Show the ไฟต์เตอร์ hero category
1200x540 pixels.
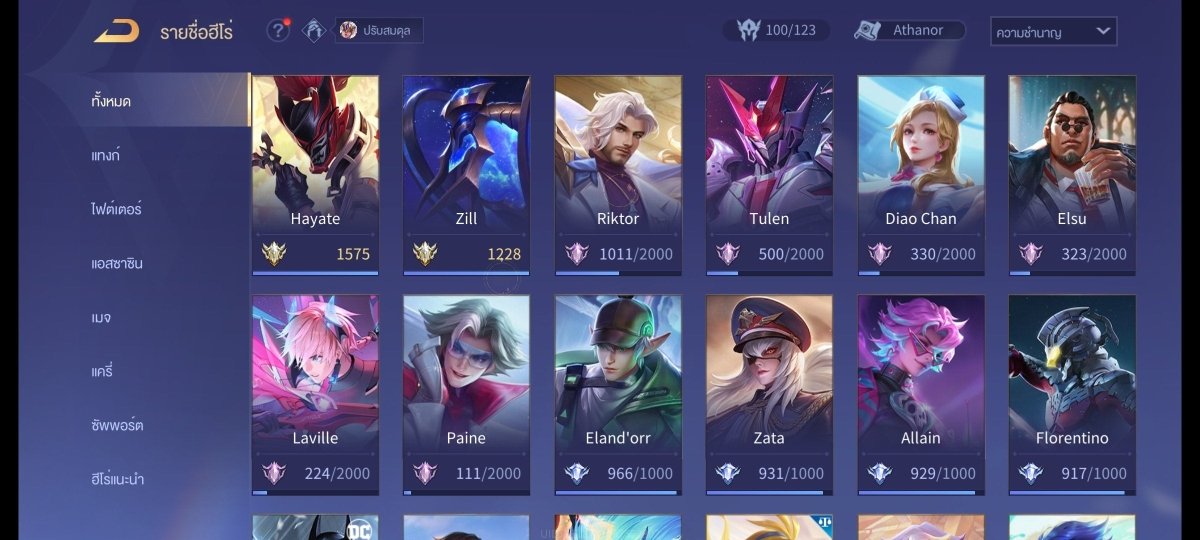coord(116,209)
